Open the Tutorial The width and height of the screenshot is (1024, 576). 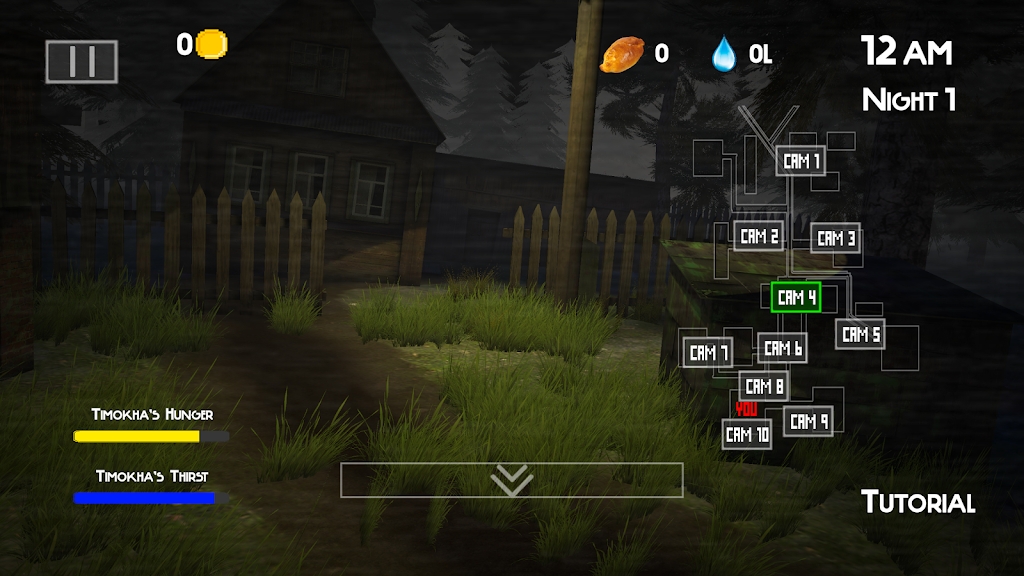918,502
